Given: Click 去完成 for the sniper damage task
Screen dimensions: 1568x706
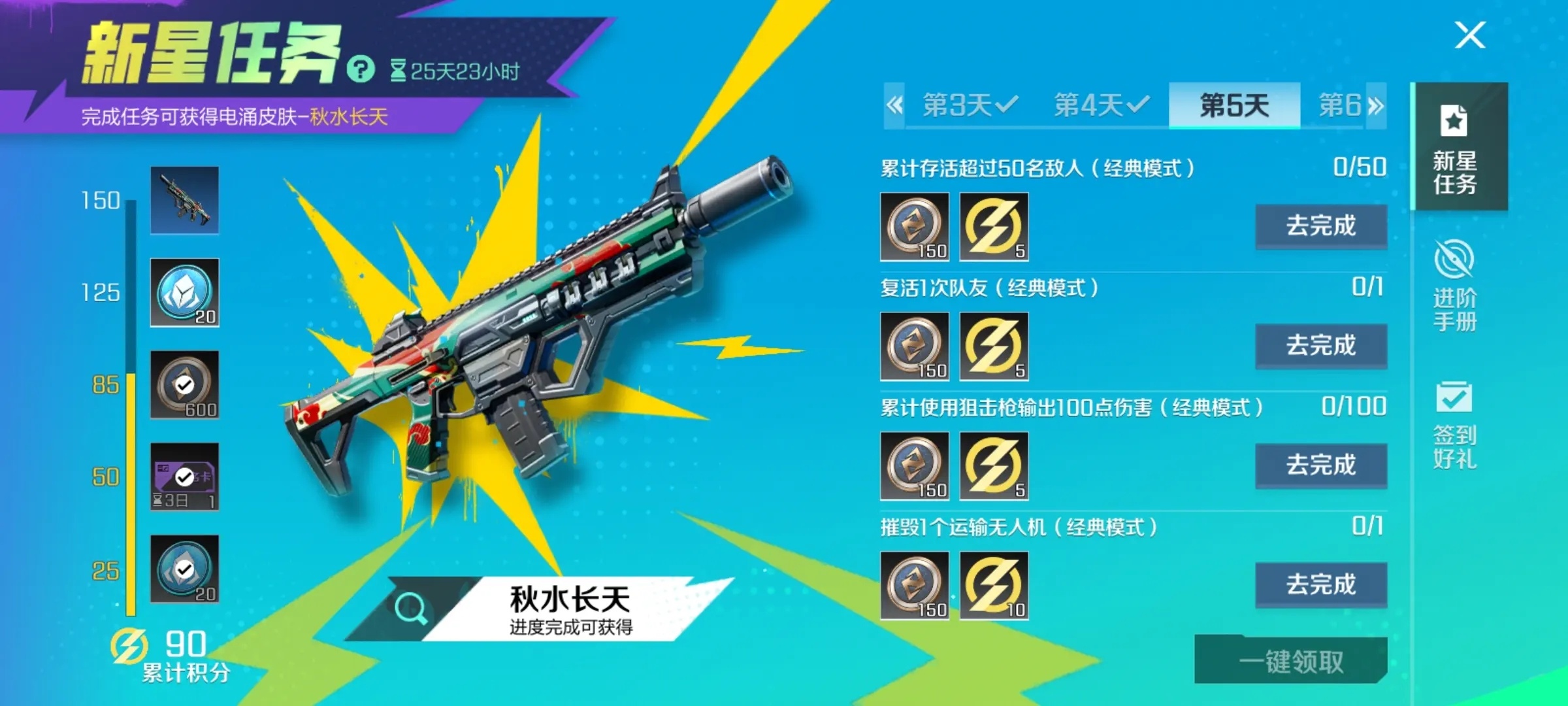Looking at the screenshot, I should 1321,465.
